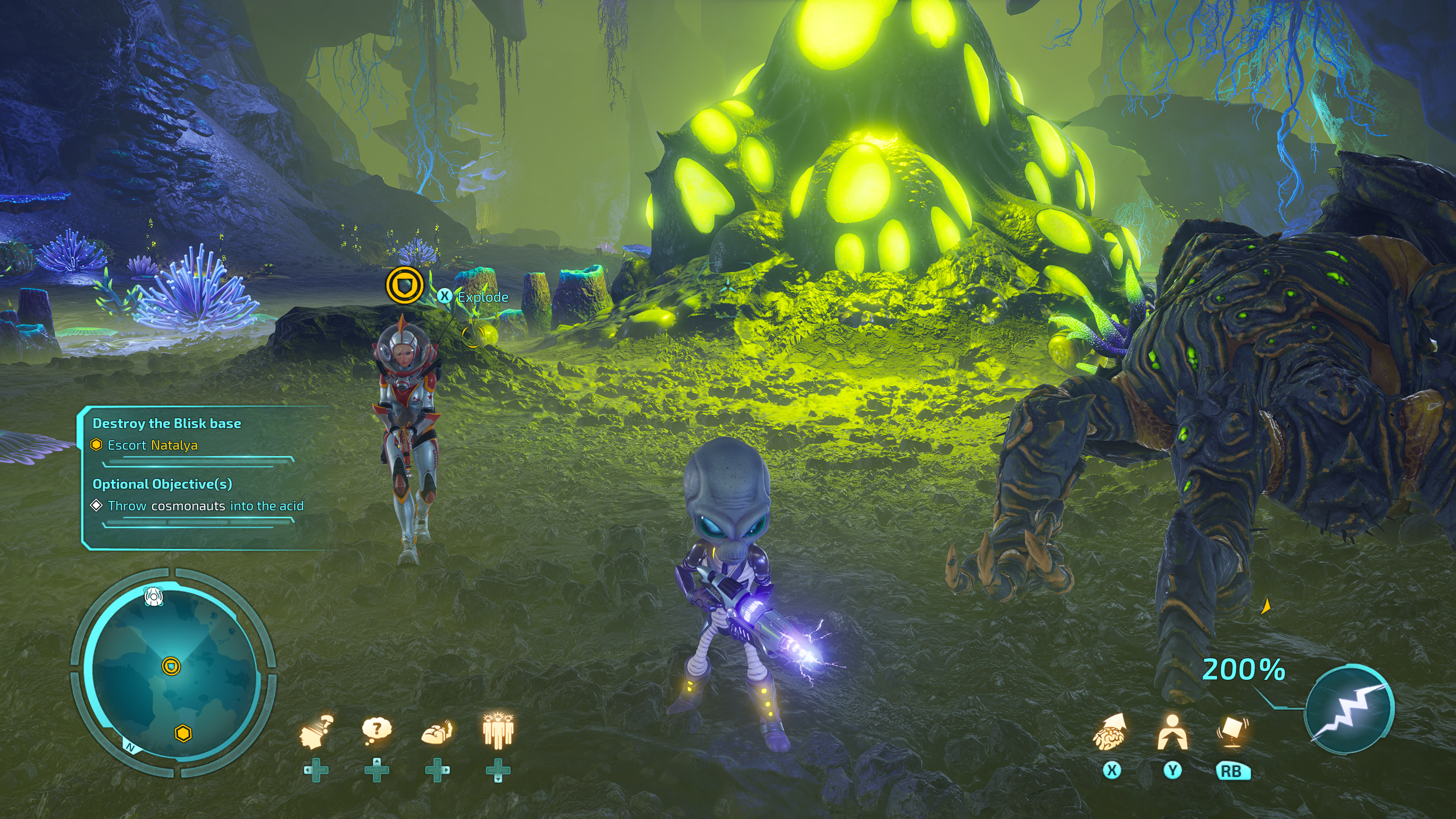The image size is (1456, 819).
Task: Activate the psychokinesis floating cube icon
Action: [1232, 731]
